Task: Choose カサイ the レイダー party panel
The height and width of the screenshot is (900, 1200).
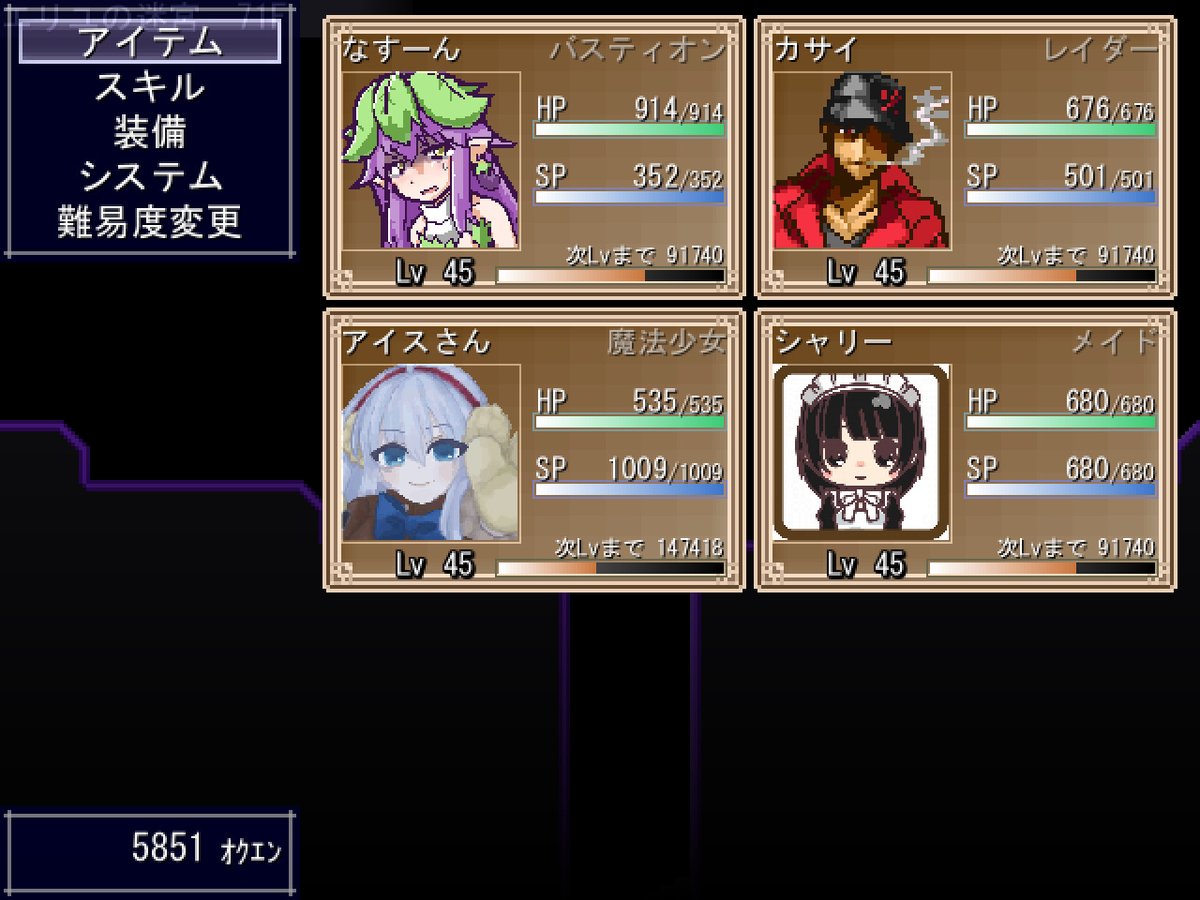Action: point(964,157)
